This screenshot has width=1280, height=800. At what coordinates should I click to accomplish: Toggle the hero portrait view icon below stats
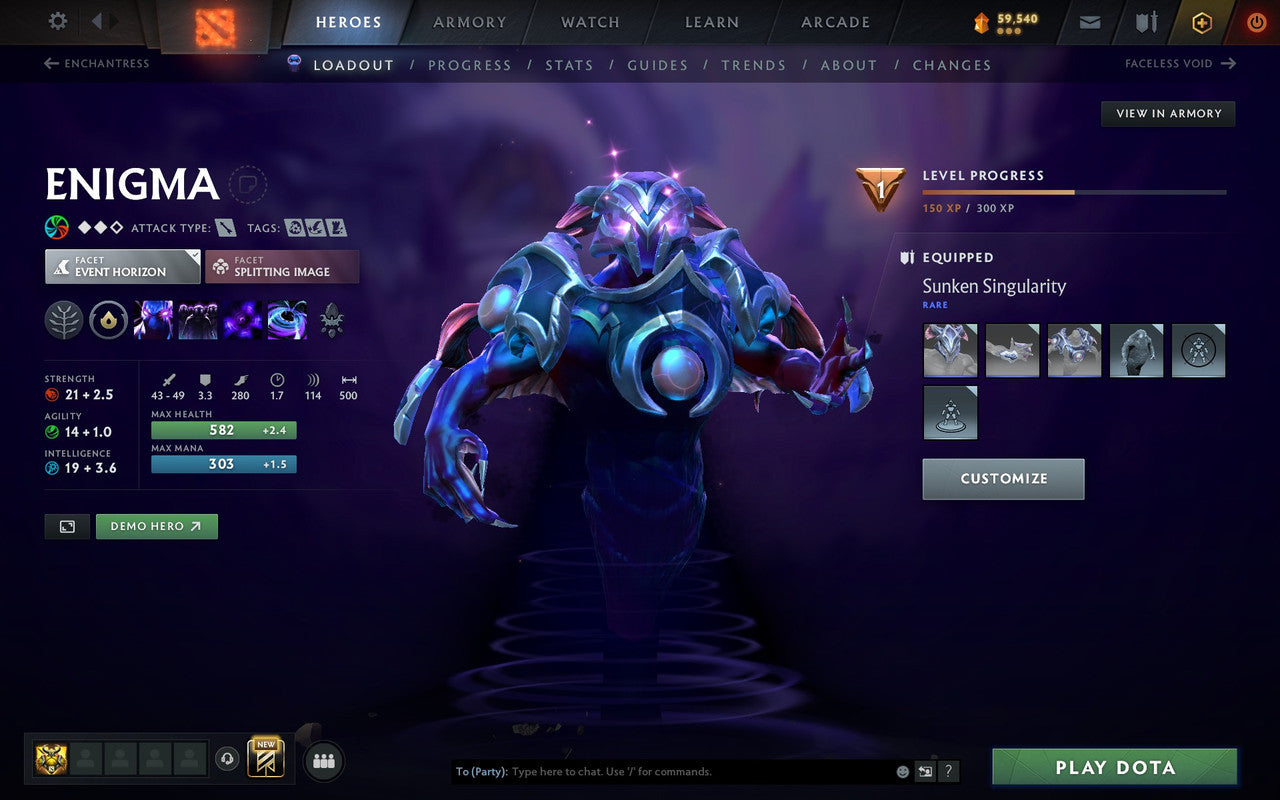pyautogui.click(x=66, y=526)
